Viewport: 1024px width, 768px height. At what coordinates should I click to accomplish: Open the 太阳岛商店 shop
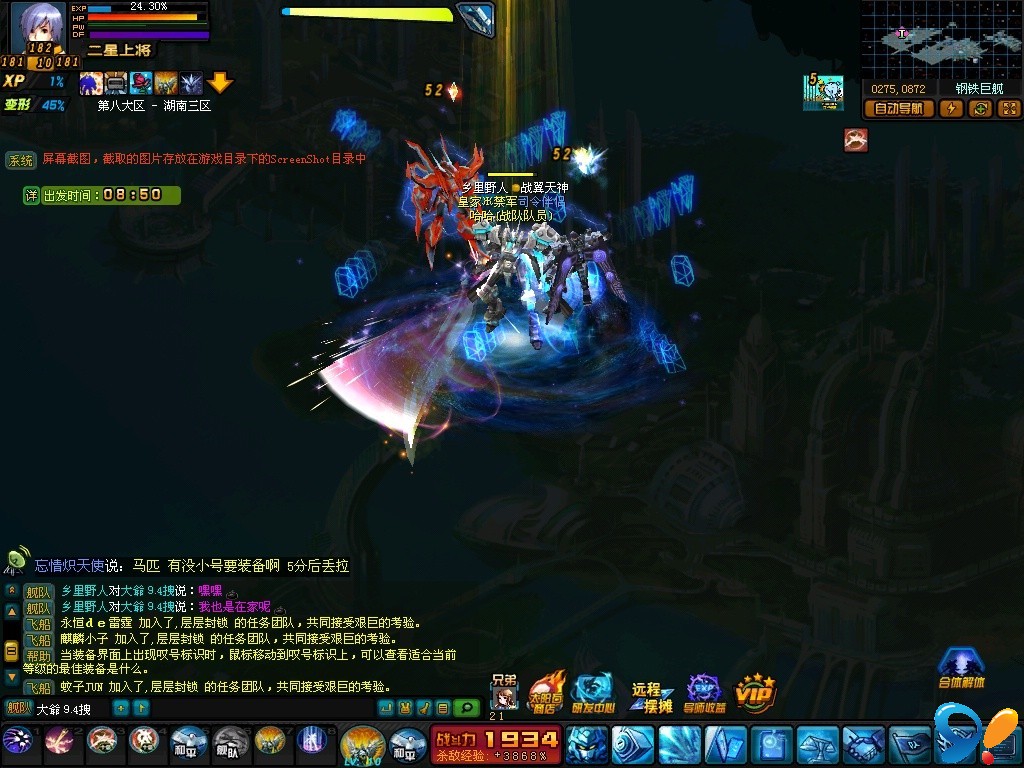[x=546, y=692]
